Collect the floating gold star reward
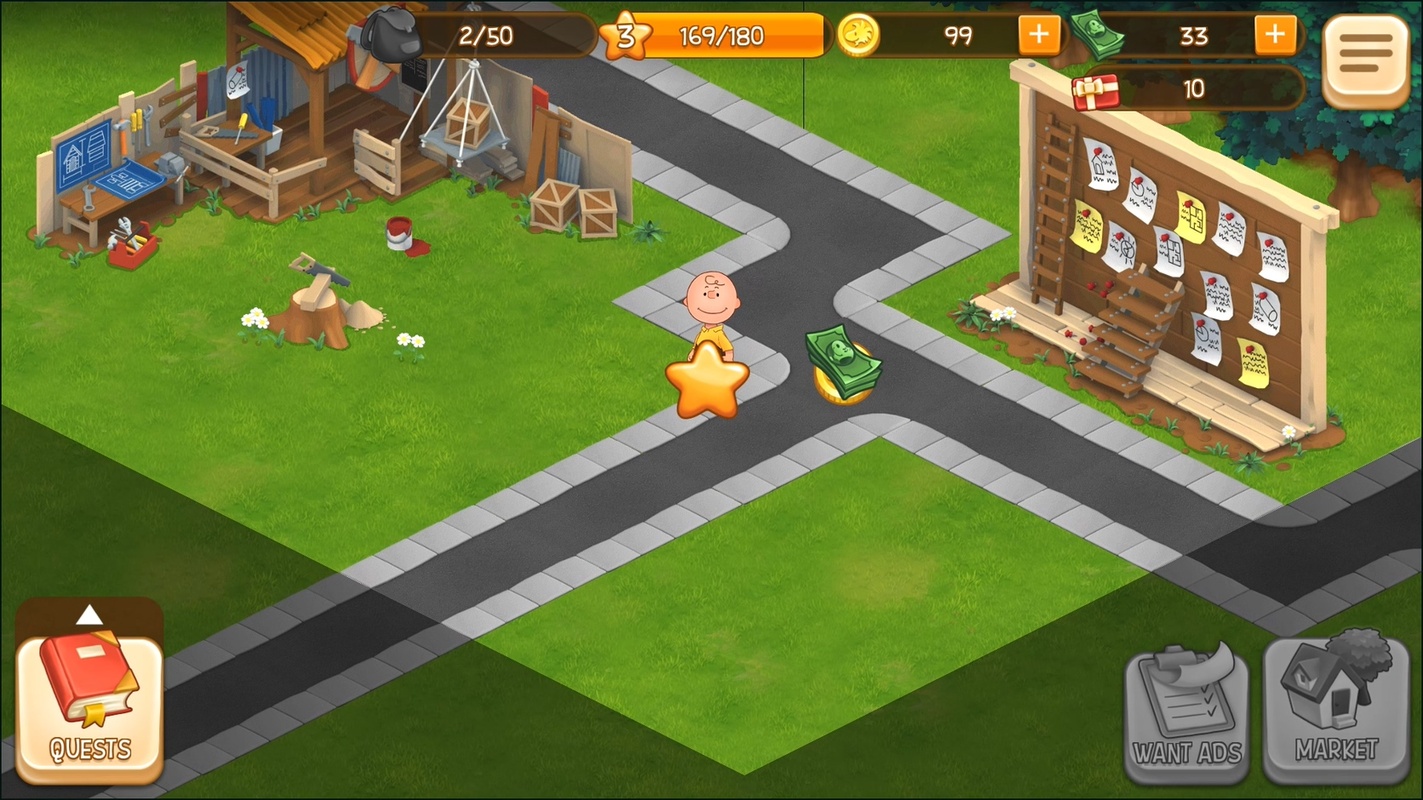 [707, 380]
